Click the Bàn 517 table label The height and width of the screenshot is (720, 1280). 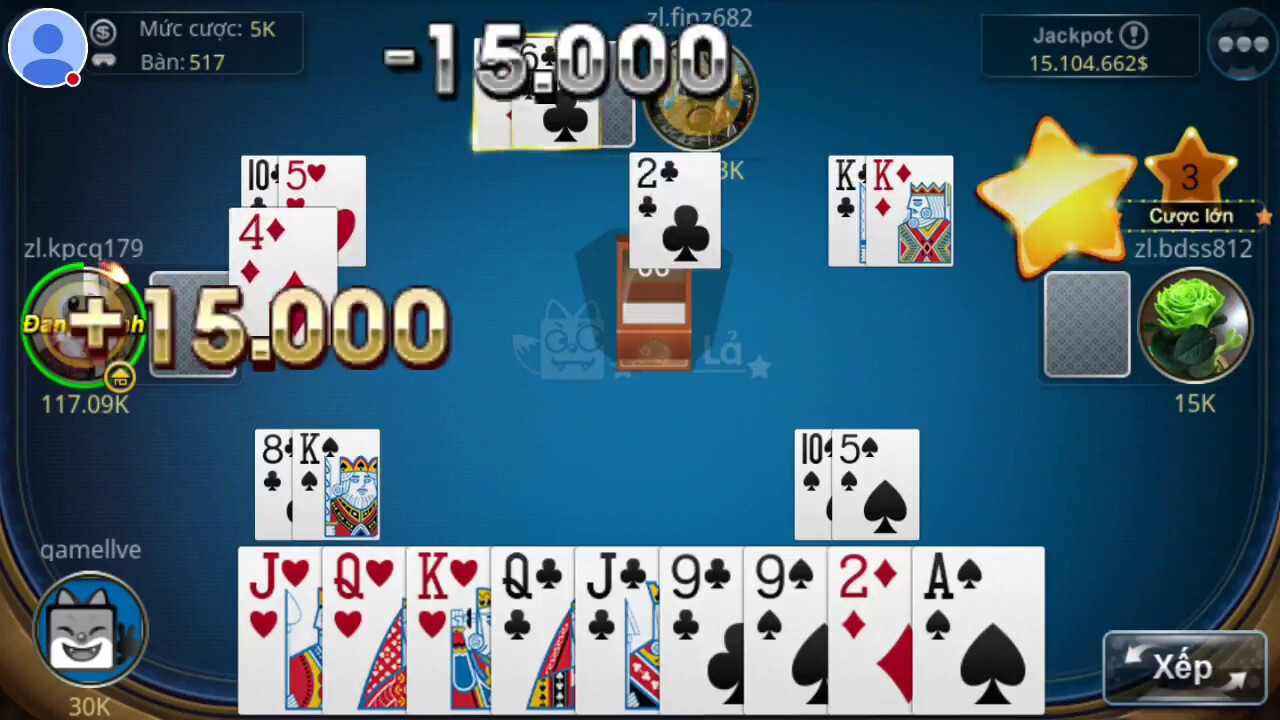click(183, 62)
